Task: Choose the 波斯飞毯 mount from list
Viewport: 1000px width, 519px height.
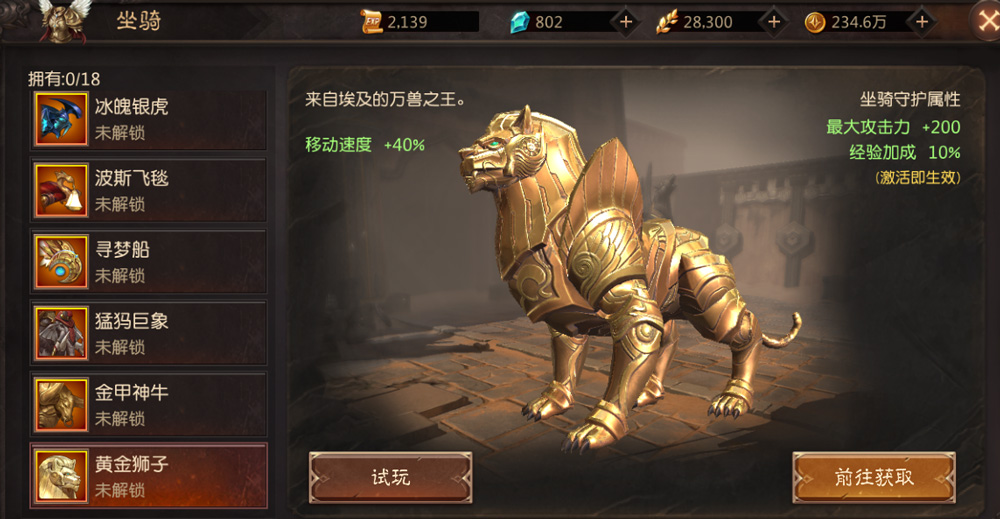Action: coord(148,190)
